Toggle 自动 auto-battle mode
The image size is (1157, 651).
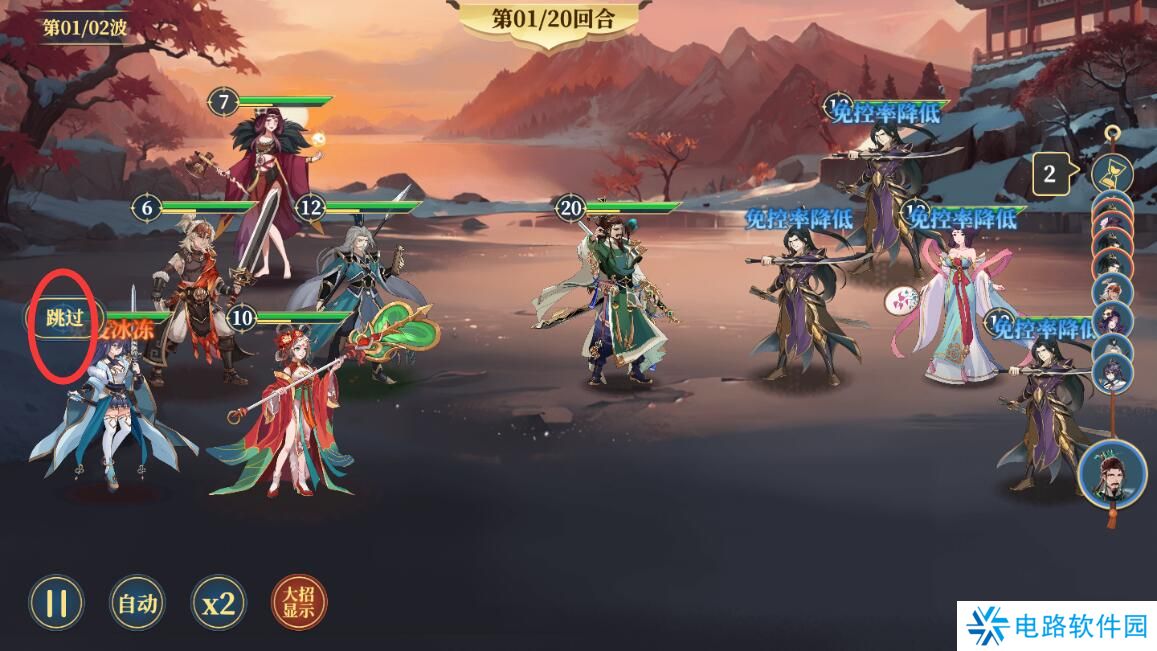[138, 602]
